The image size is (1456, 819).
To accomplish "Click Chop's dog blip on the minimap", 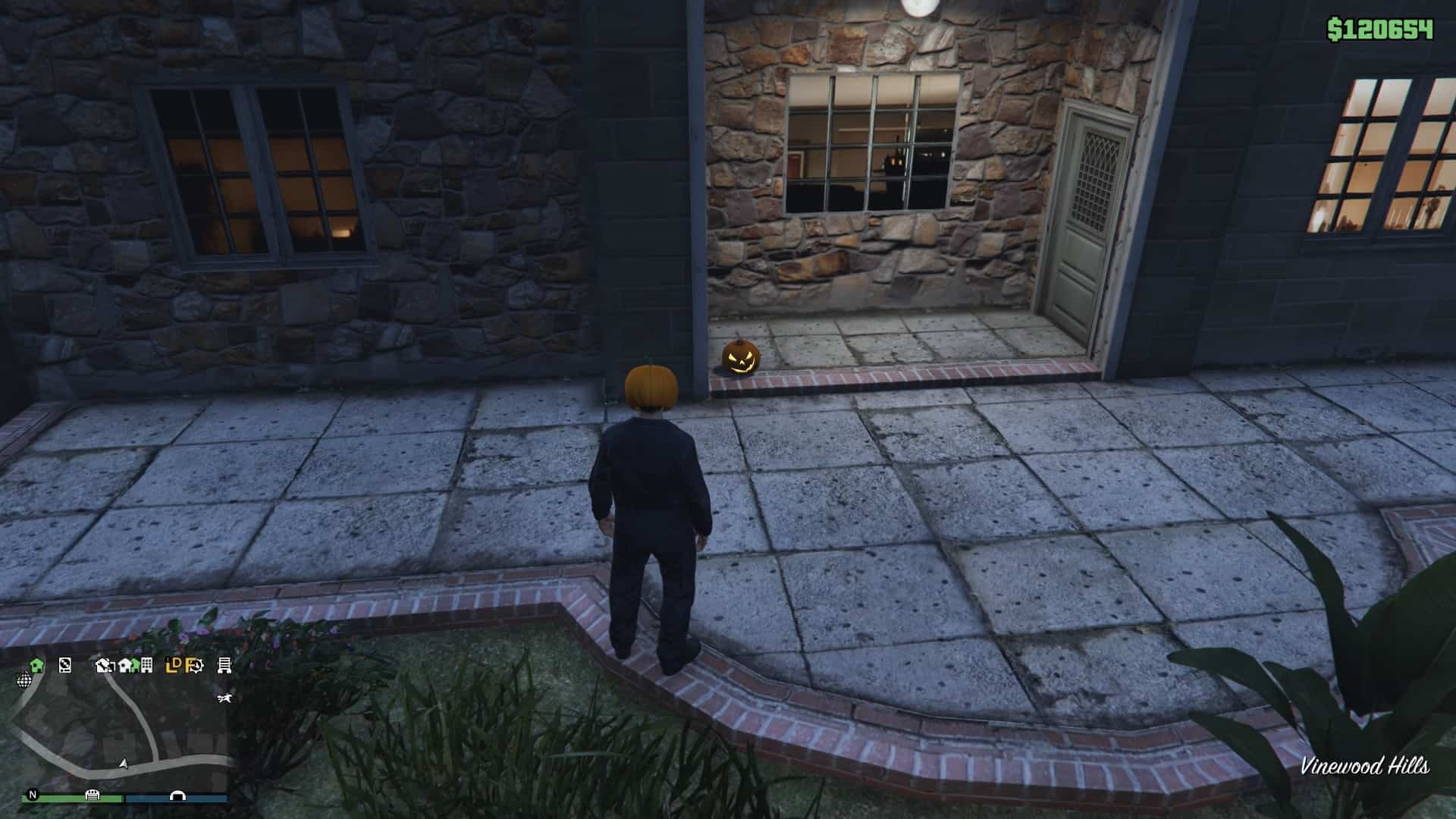I will 224,698.
